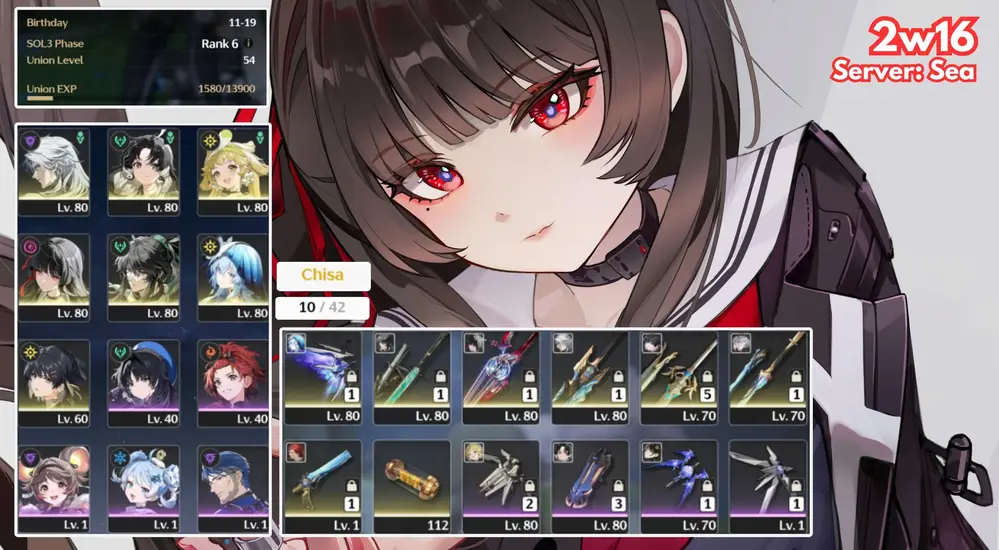The image size is (999, 550).
Task: Select the purple-blue Lv. 80 weapon
Action: click(x=322, y=377)
